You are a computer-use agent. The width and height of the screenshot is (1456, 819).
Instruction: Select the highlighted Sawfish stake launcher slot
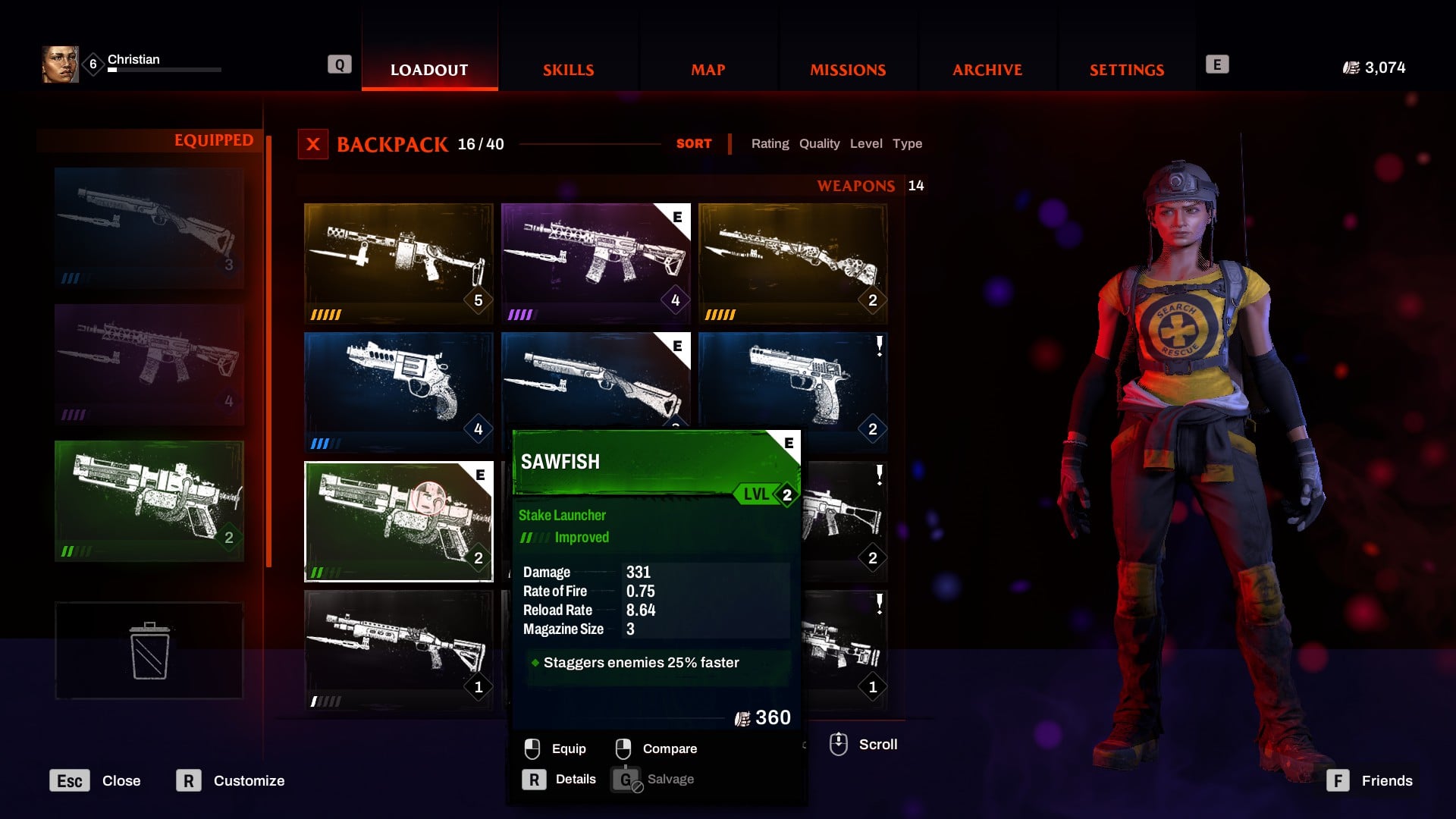(x=398, y=521)
